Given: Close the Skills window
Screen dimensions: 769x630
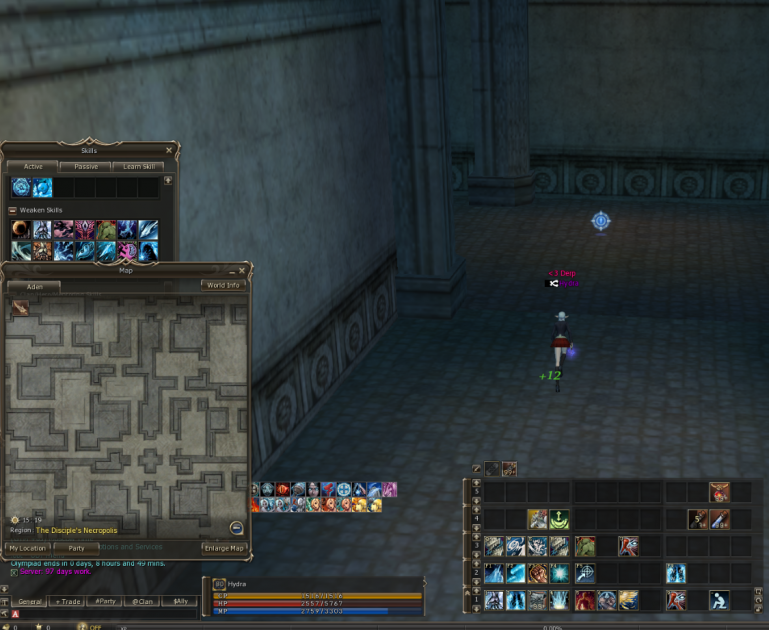Looking at the screenshot, I should (x=169, y=150).
